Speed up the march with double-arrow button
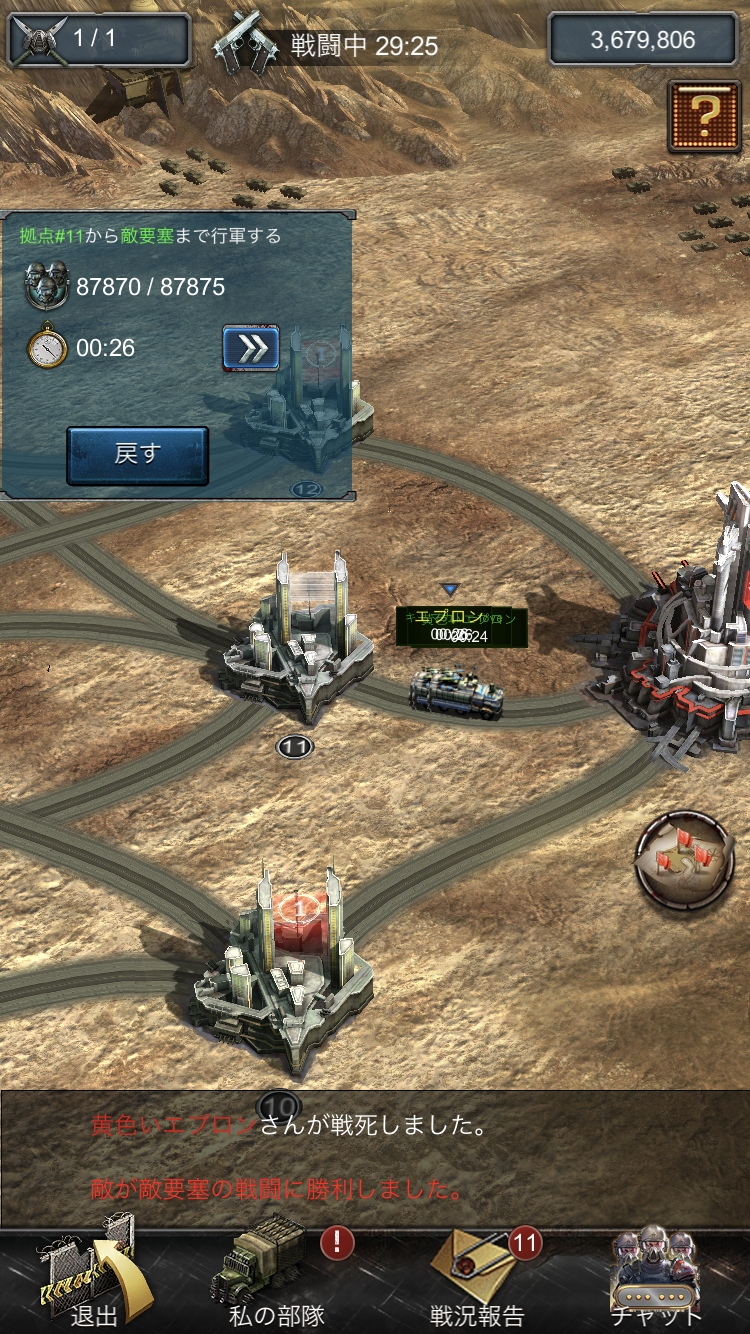Viewport: 750px width, 1334px height. [x=250, y=348]
